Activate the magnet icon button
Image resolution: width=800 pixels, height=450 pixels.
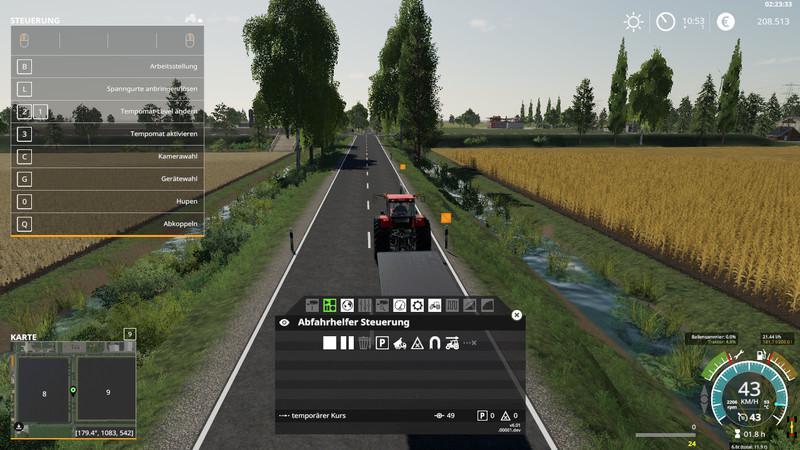point(434,343)
